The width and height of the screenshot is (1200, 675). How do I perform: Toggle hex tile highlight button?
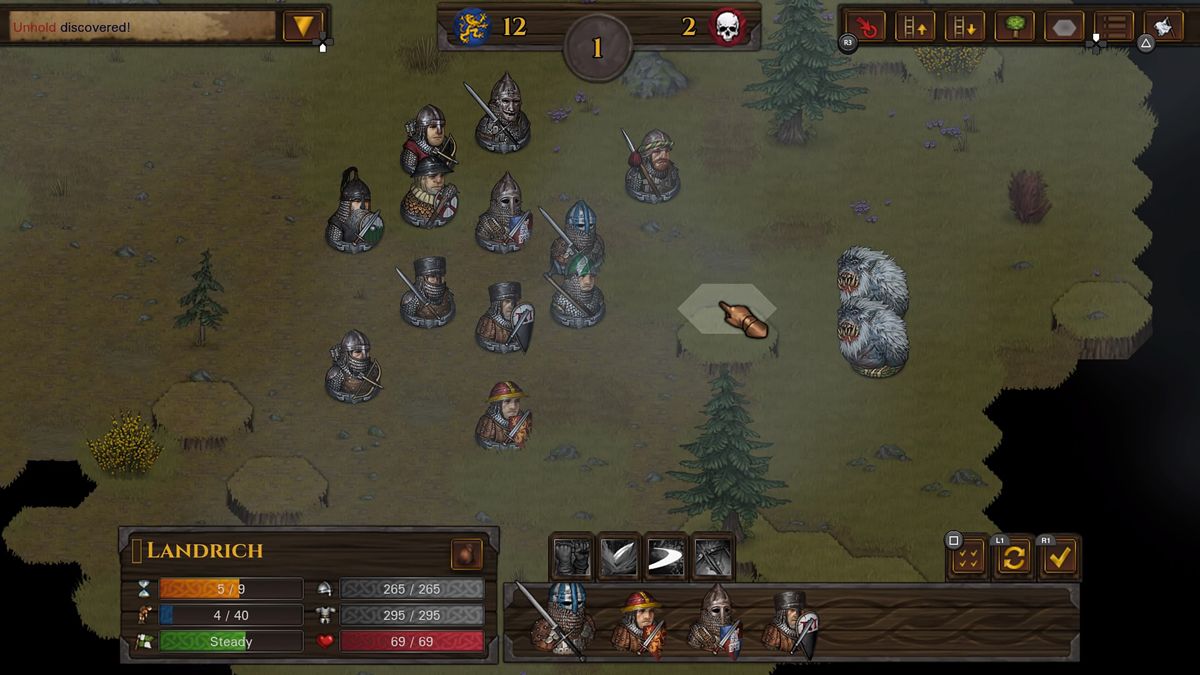[x=1065, y=26]
